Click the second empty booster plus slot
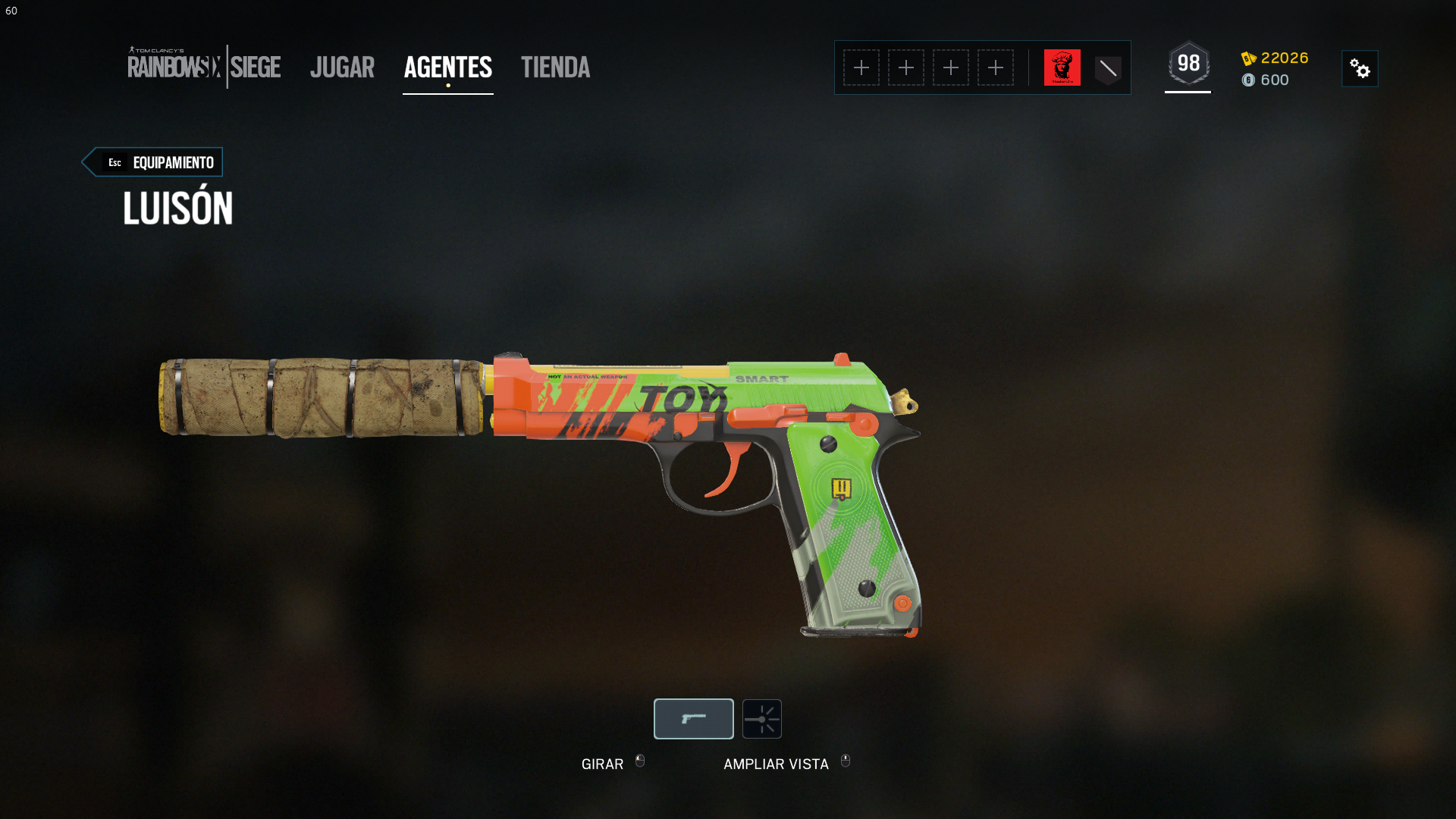 pyautogui.click(x=906, y=67)
